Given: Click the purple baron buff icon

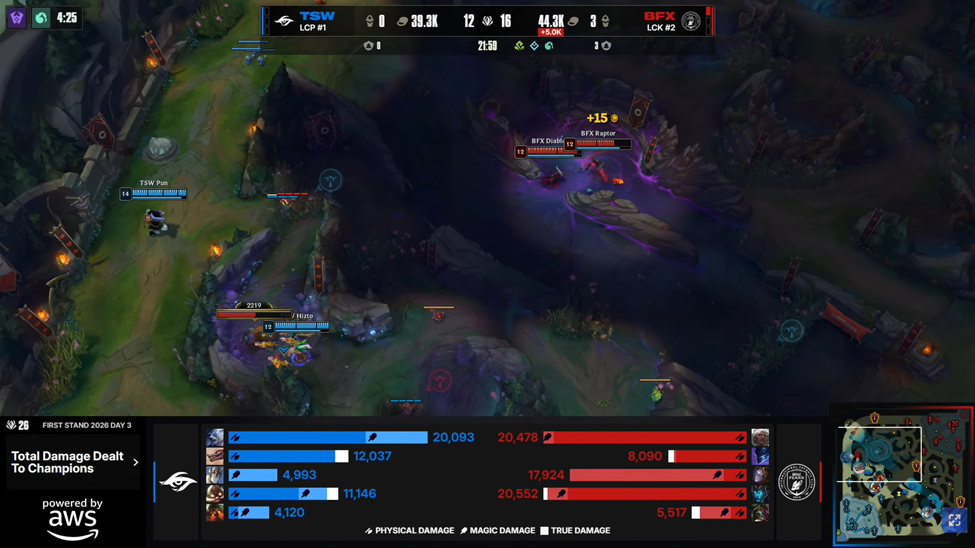Looking at the screenshot, I should [x=17, y=18].
